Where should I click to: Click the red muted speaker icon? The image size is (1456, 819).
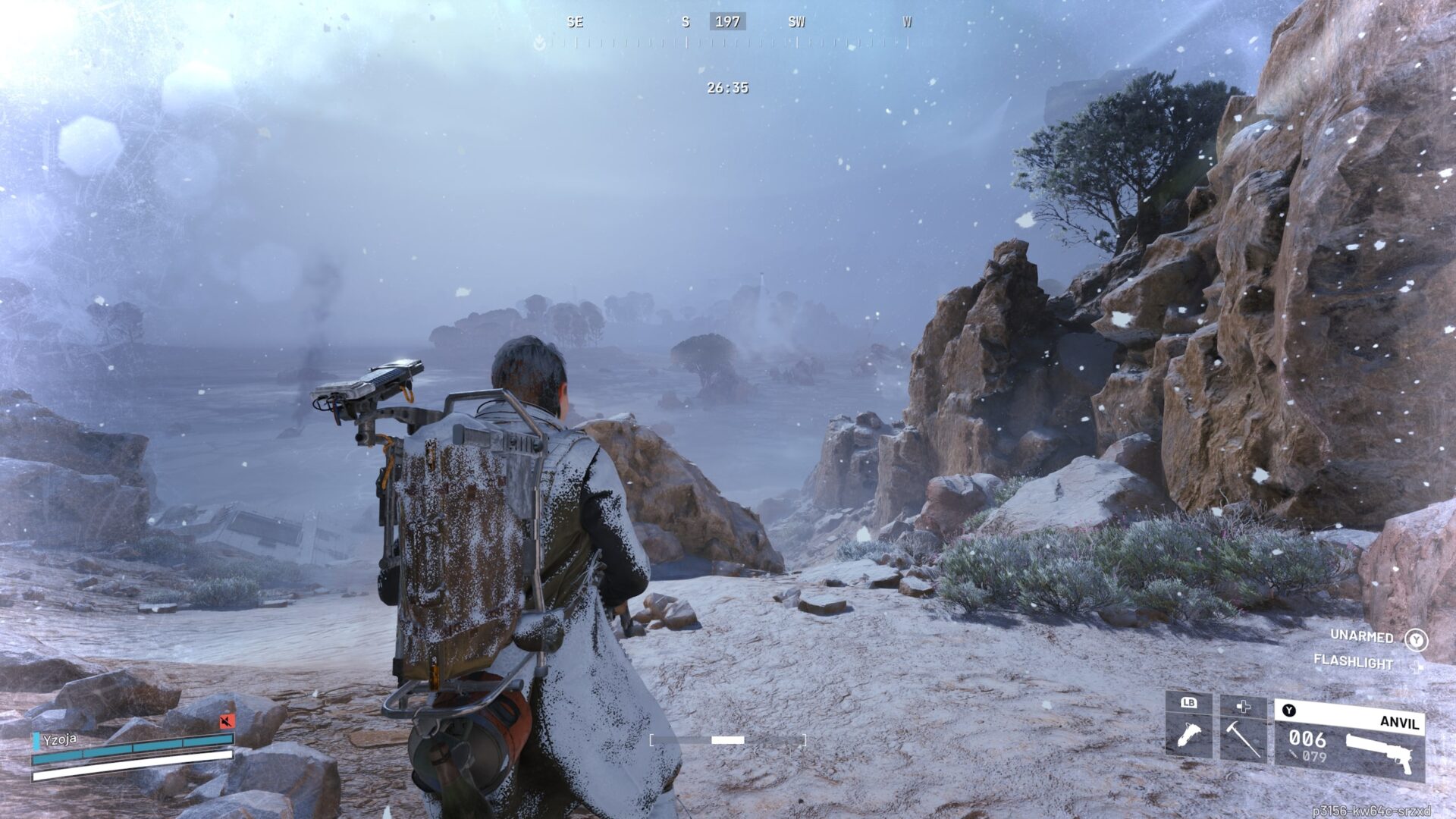(226, 720)
